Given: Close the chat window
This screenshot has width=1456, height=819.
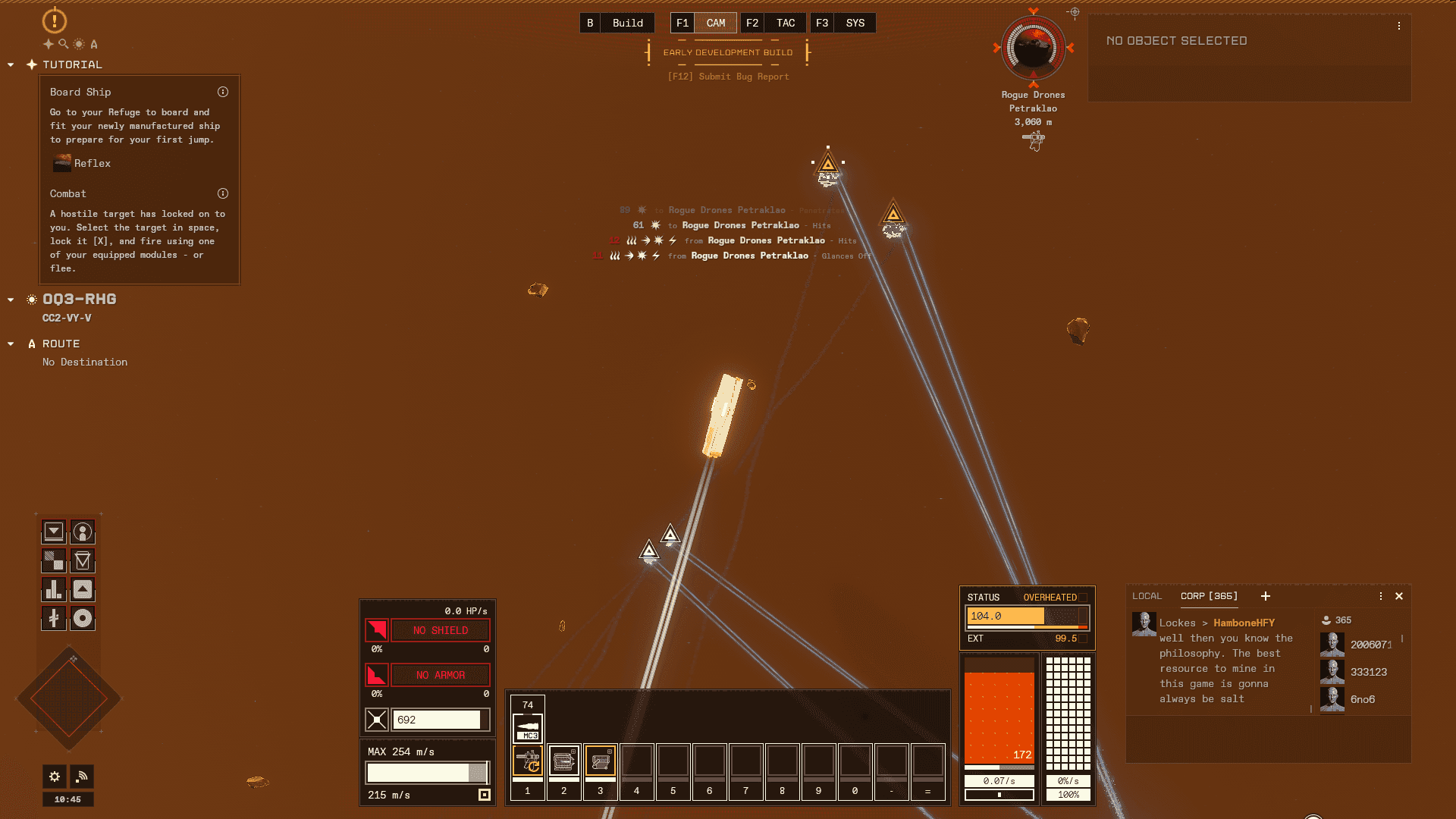Looking at the screenshot, I should tap(1399, 597).
